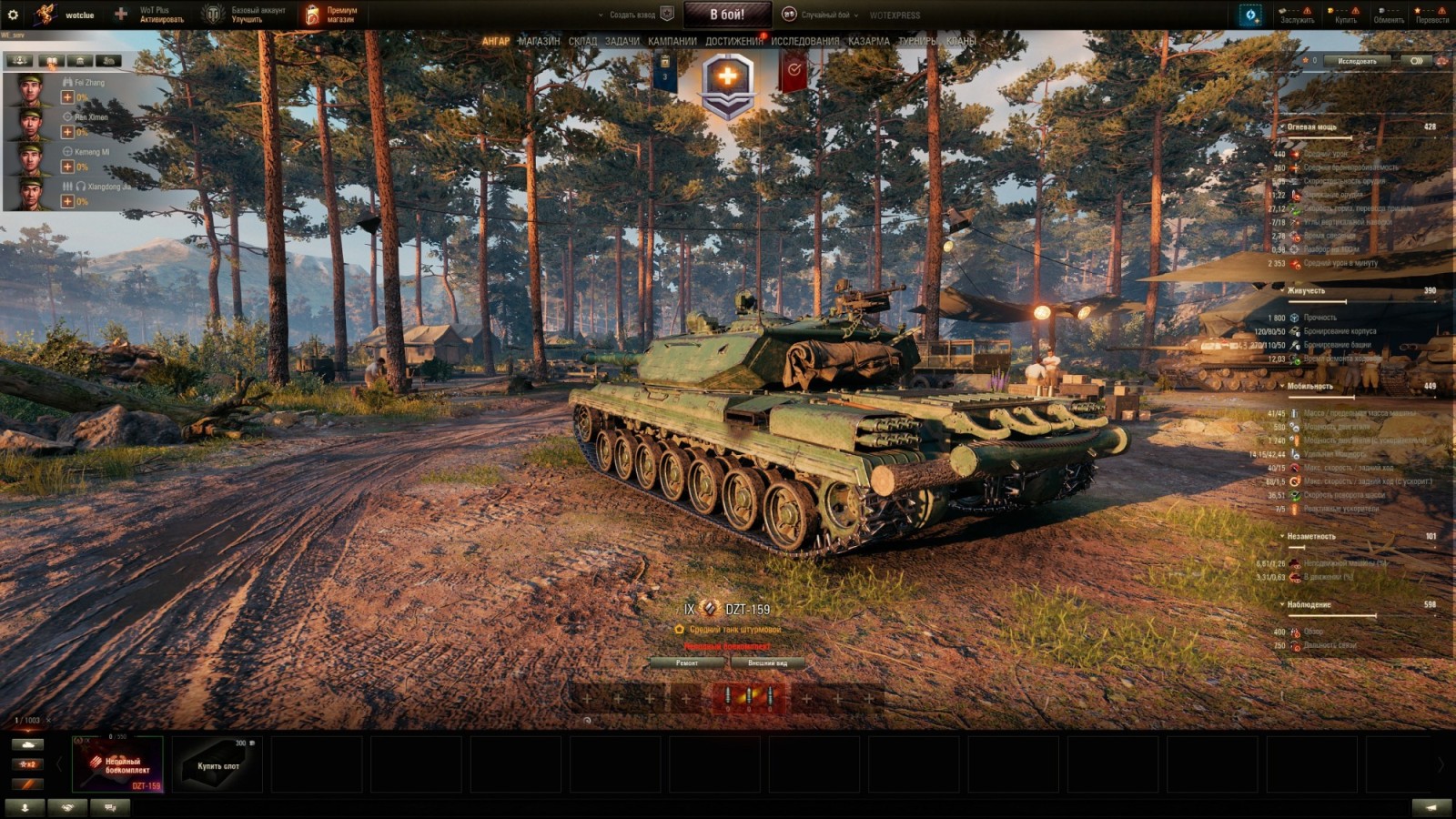Open the Премиум магазин shop
This screenshot has height=819, width=1456.
(332, 15)
